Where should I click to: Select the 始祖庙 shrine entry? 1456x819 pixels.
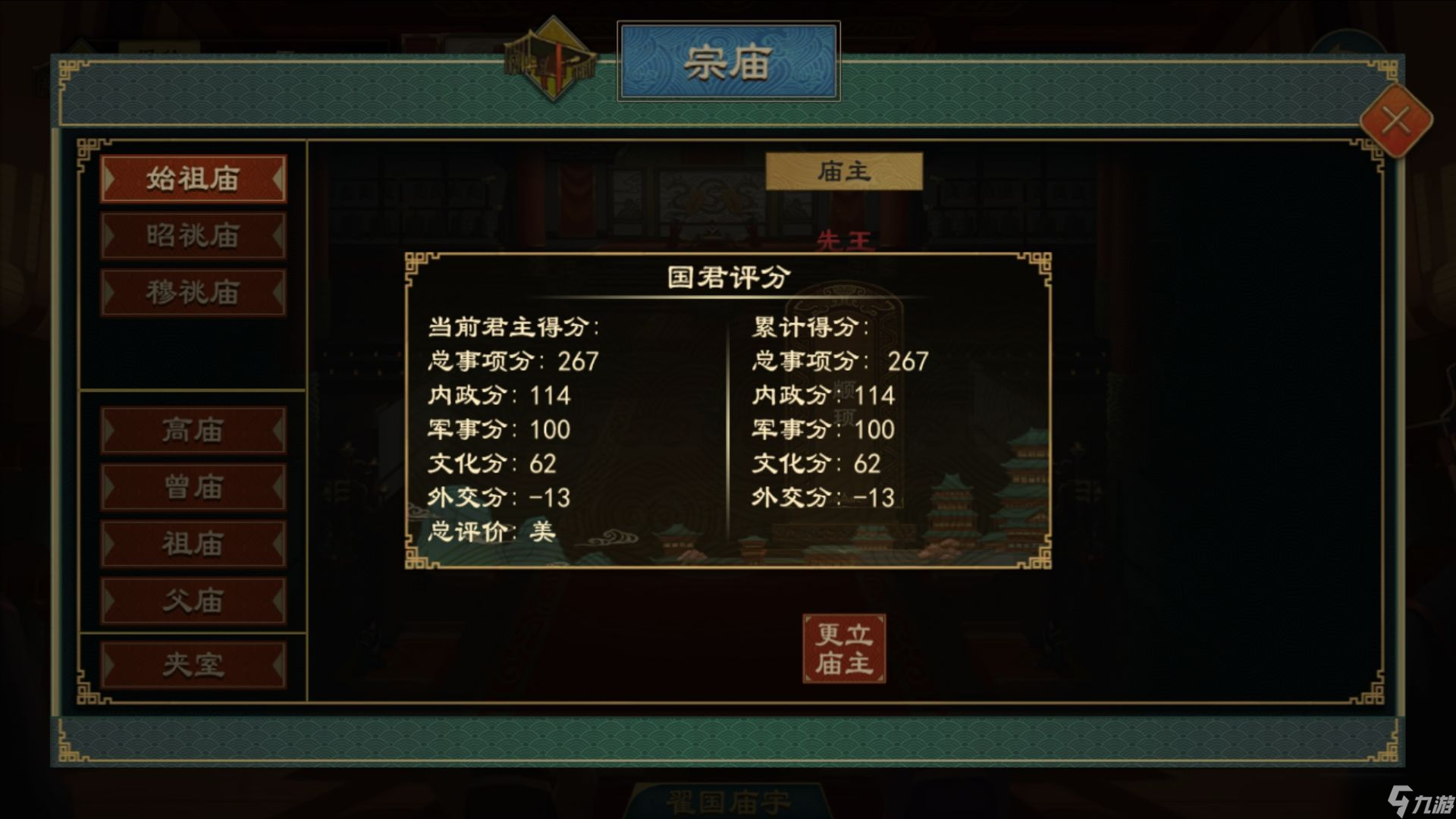[x=193, y=179]
